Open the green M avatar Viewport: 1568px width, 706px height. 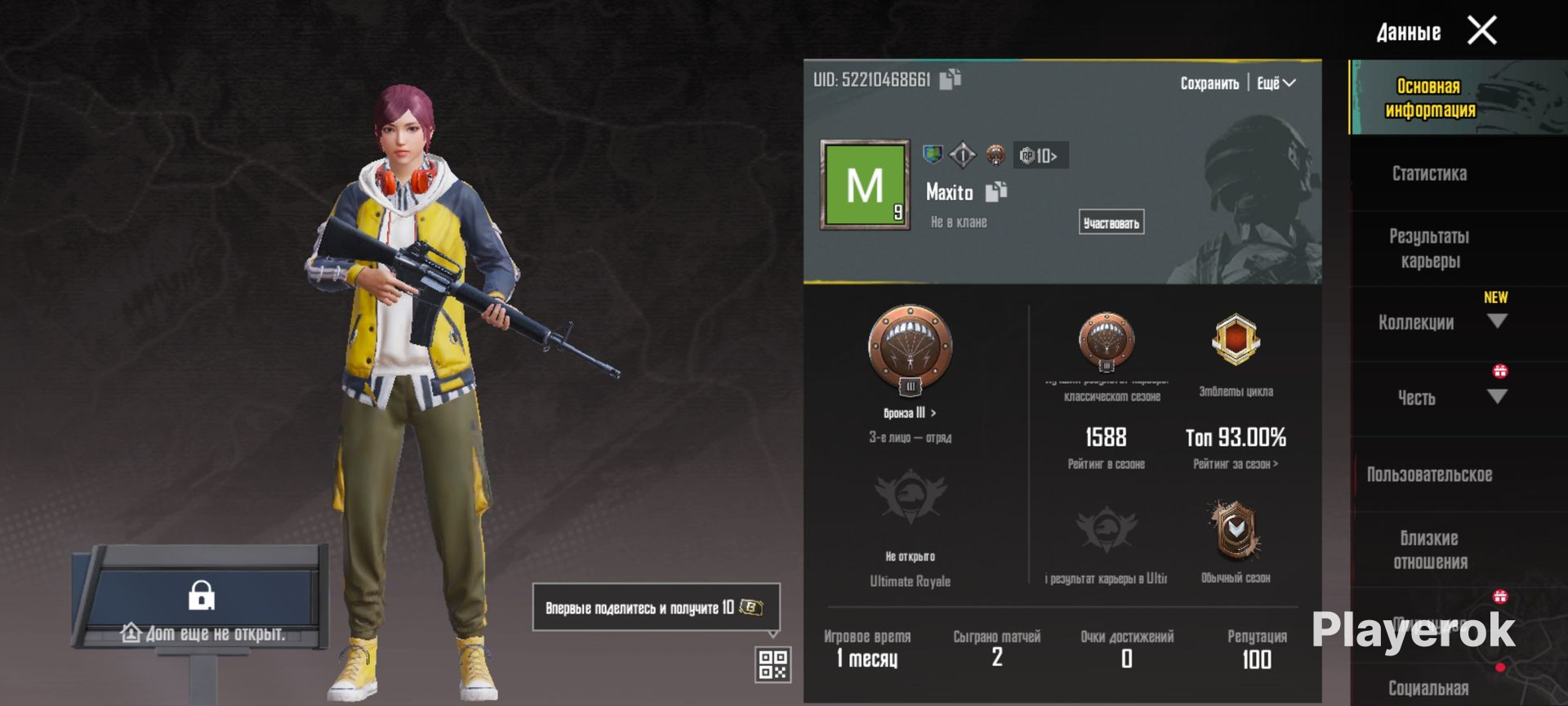coord(865,185)
